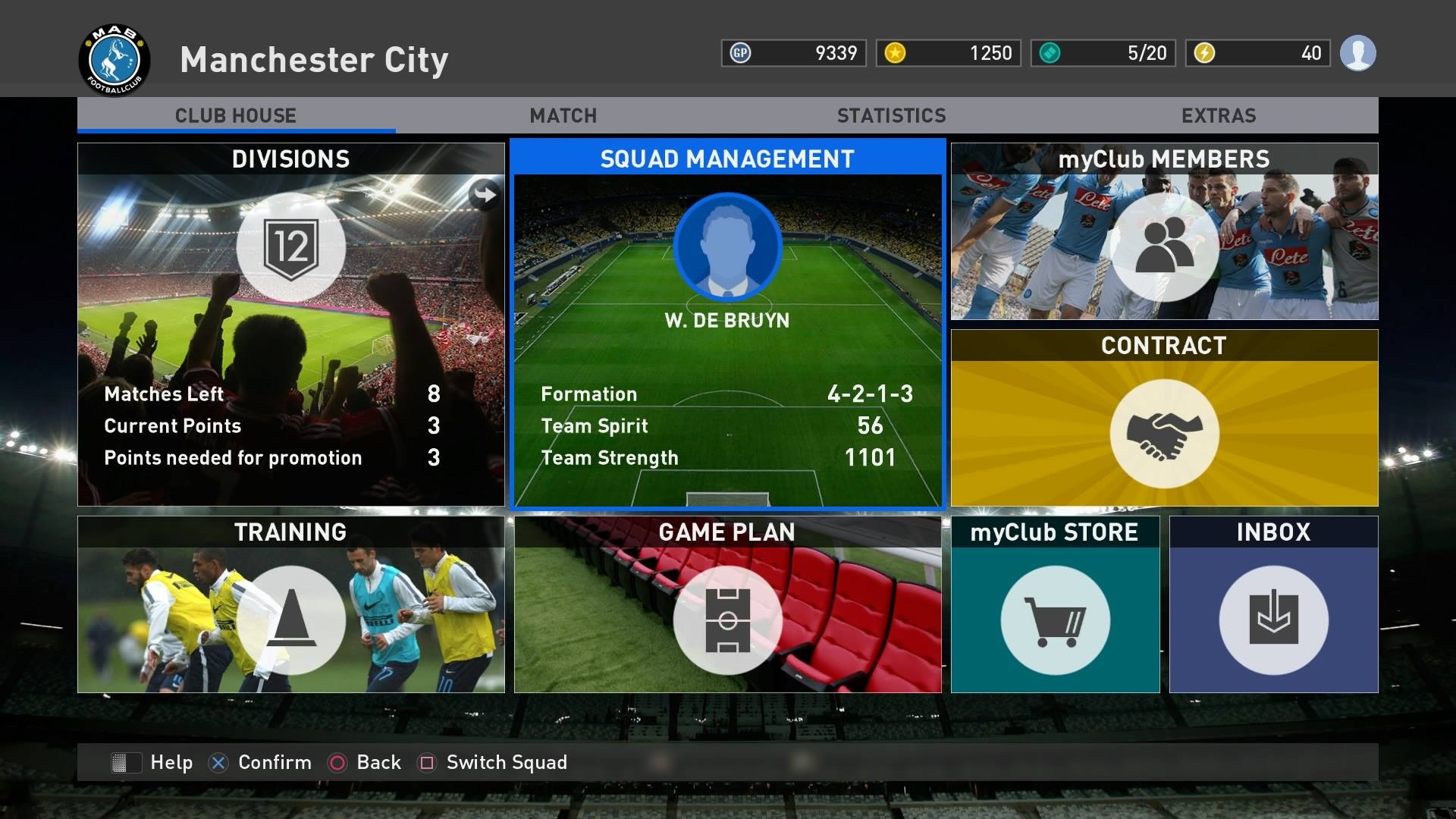The width and height of the screenshot is (1456, 819).
Task: Click the arrow icon on Divisions tile
Action: (x=485, y=195)
